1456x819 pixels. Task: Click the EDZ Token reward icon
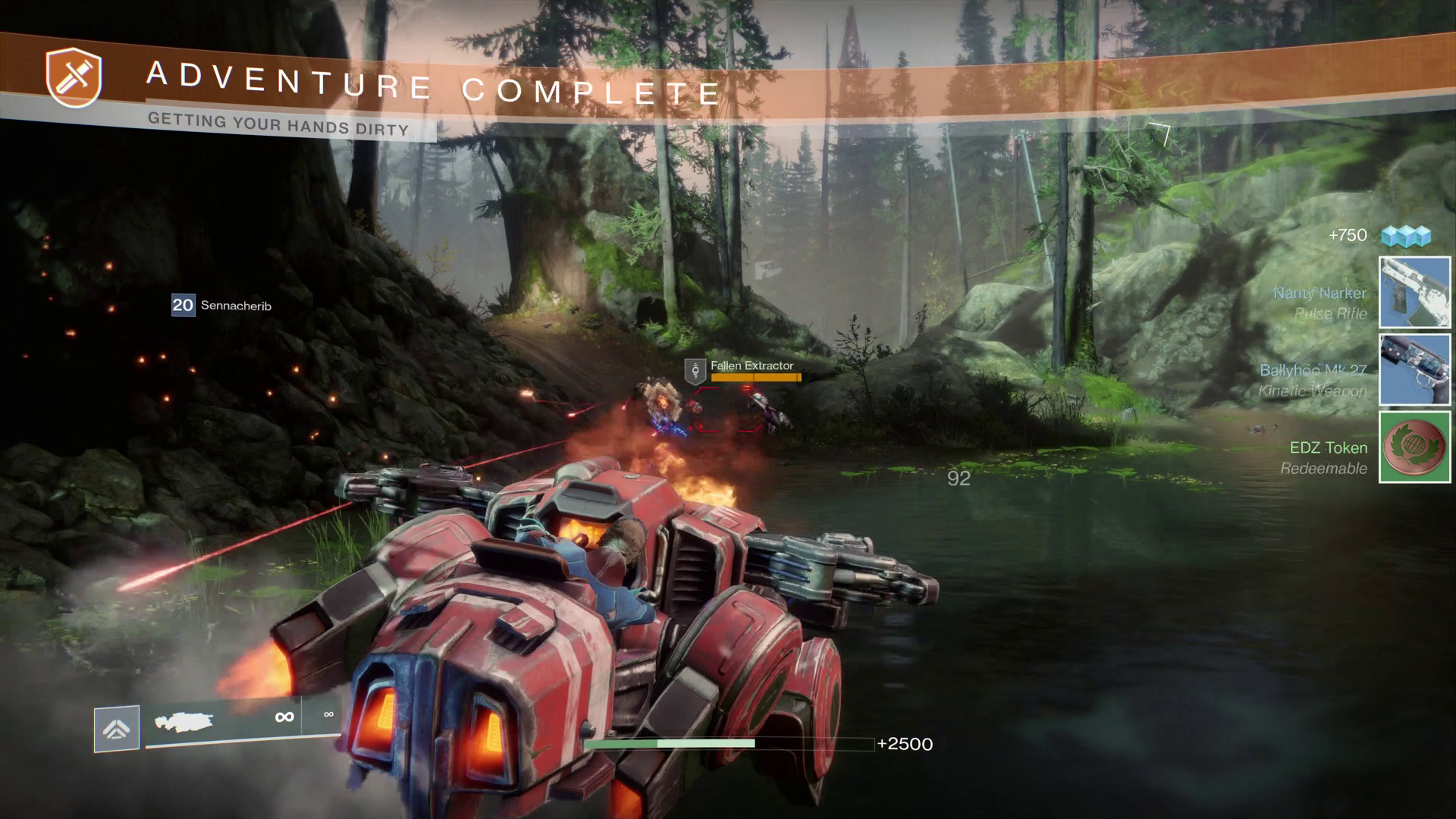click(1414, 447)
